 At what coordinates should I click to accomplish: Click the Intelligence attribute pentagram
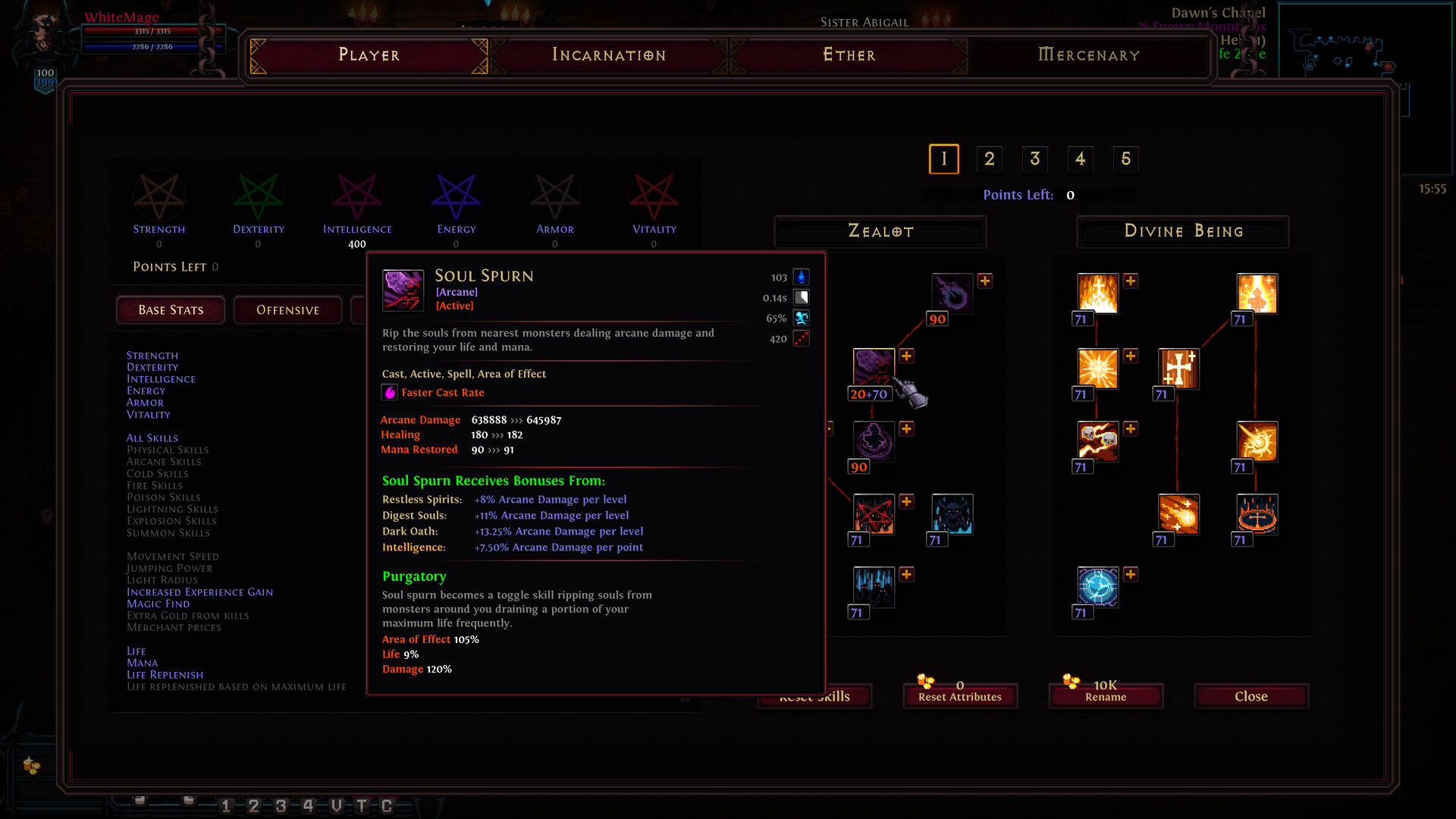tap(357, 196)
